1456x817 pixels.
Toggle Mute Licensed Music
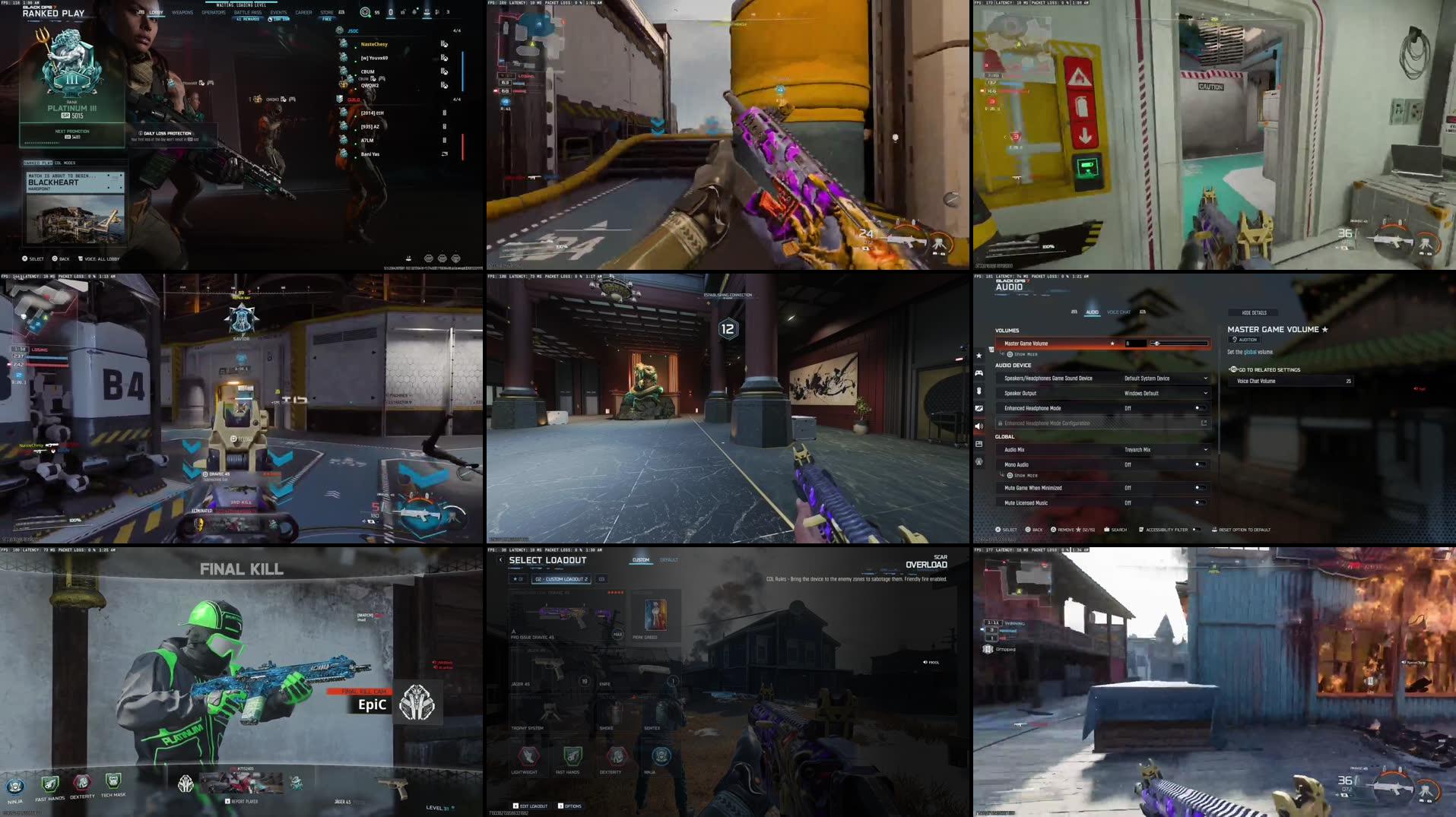tap(1200, 502)
